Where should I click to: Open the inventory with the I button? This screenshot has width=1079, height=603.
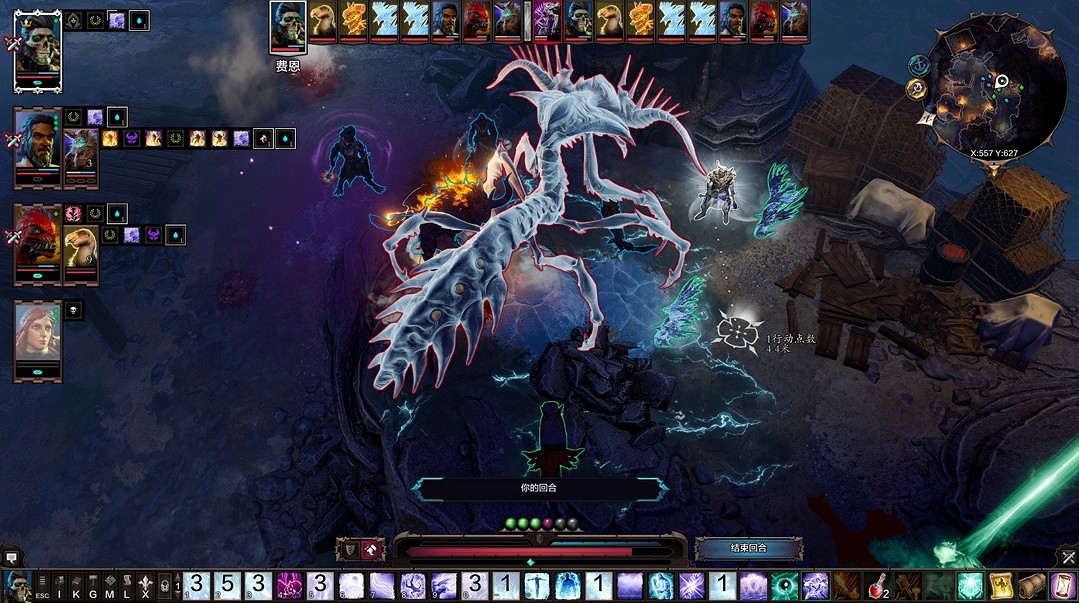click(x=59, y=586)
